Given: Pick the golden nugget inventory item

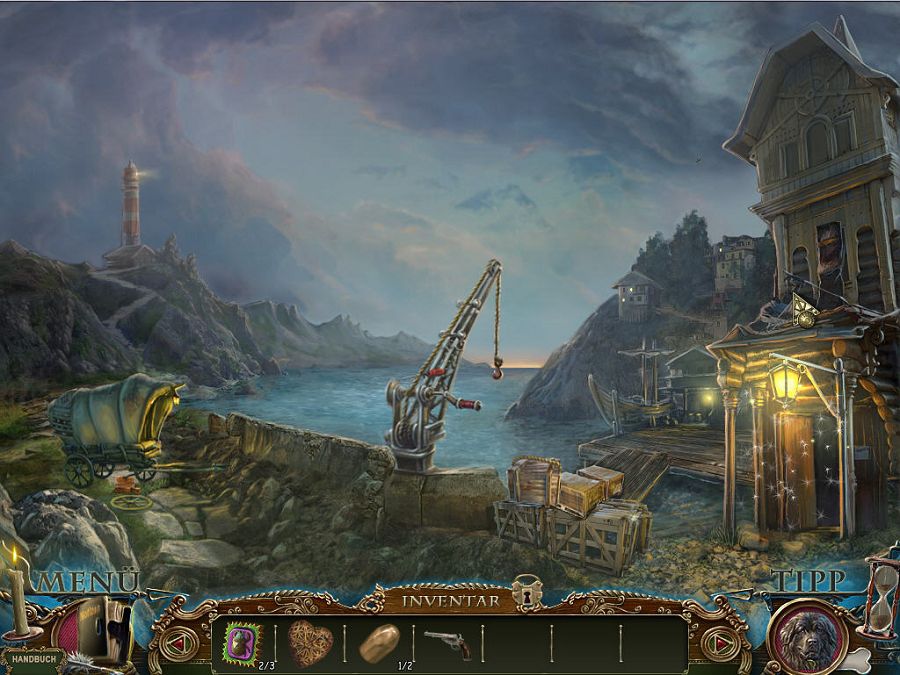Looking at the screenshot, I should coord(379,641).
